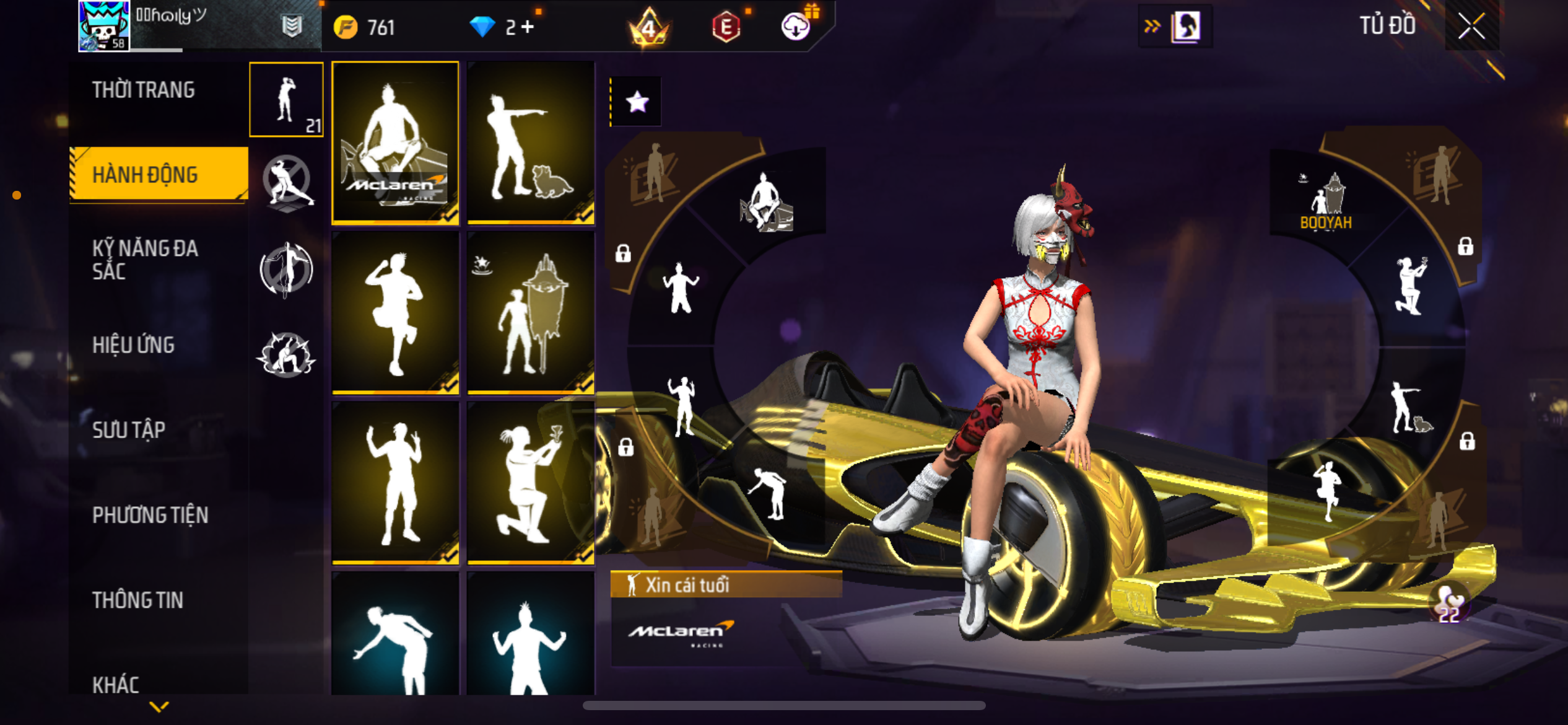
Task: Open the player profile avatar
Action: click(104, 26)
